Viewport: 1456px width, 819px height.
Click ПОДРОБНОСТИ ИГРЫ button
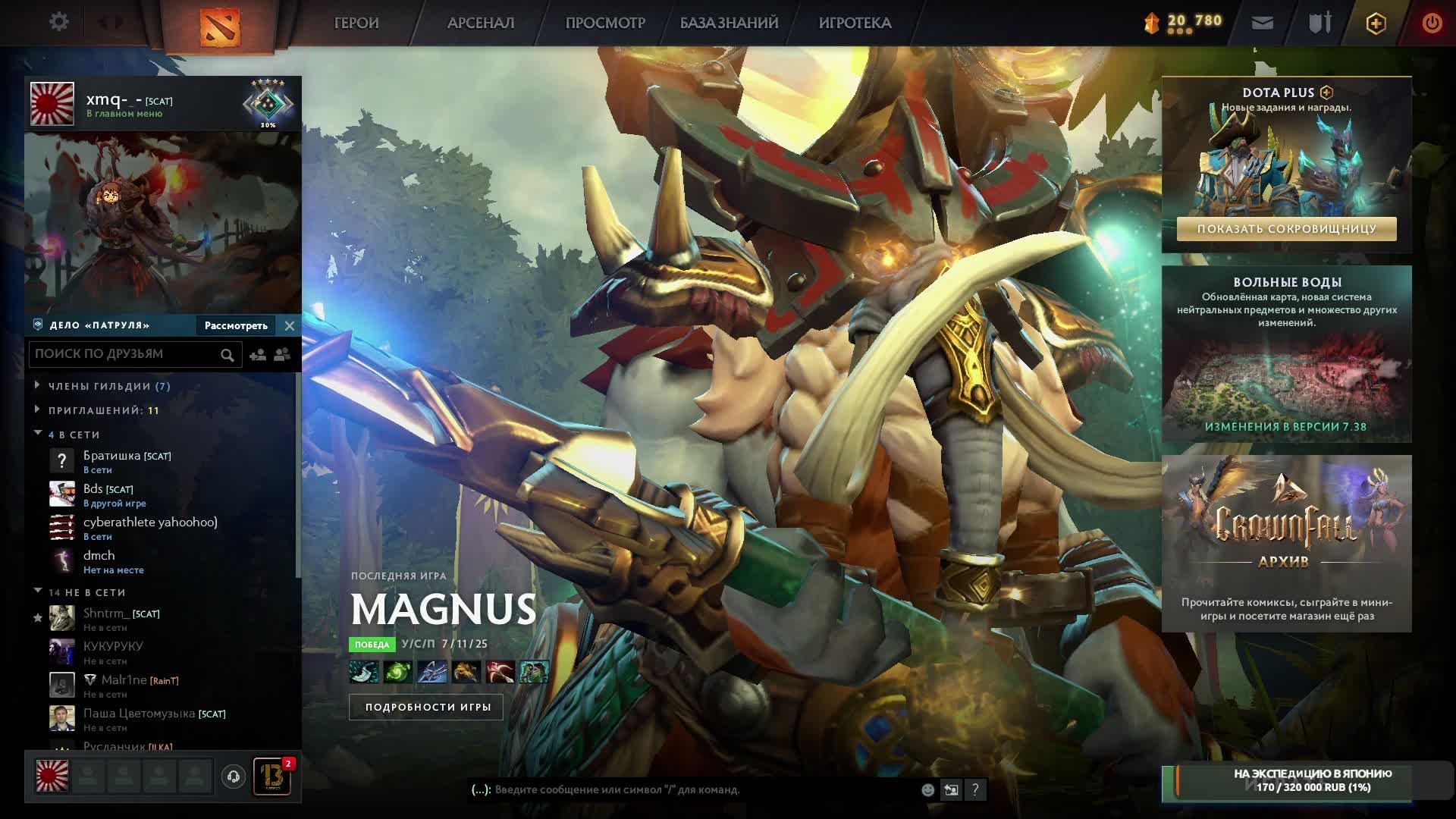point(428,707)
